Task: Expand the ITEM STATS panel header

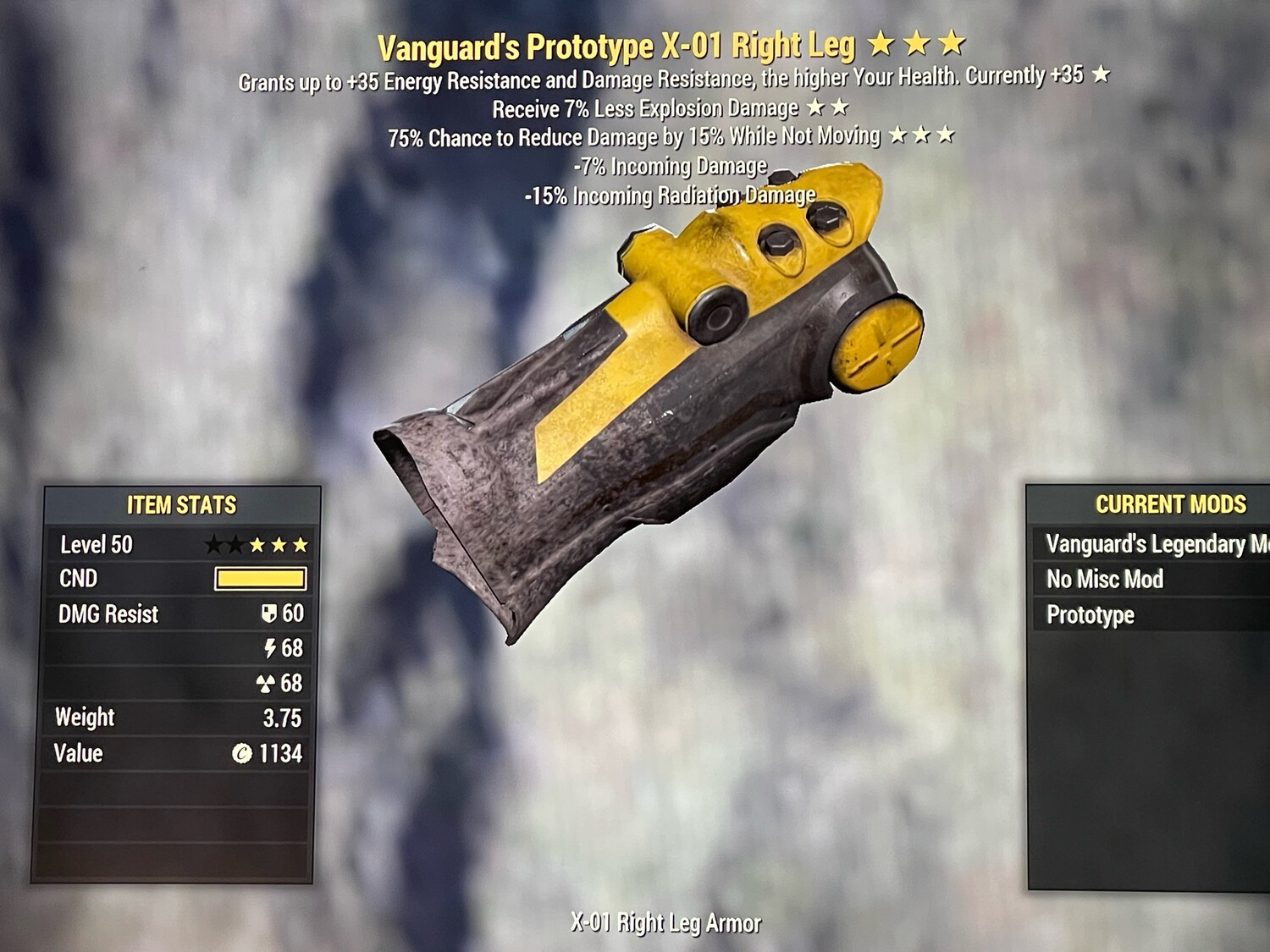Action: pyautogui.click(x=180, y=504)
